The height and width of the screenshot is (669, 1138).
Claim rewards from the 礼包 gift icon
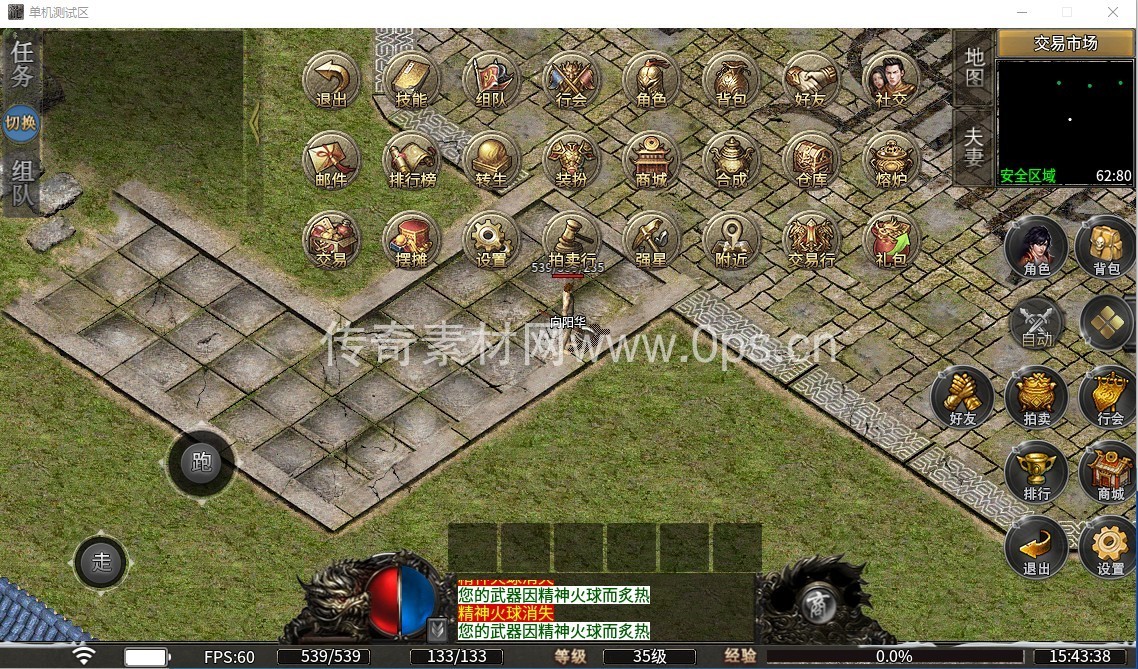(x=890, y=239)
